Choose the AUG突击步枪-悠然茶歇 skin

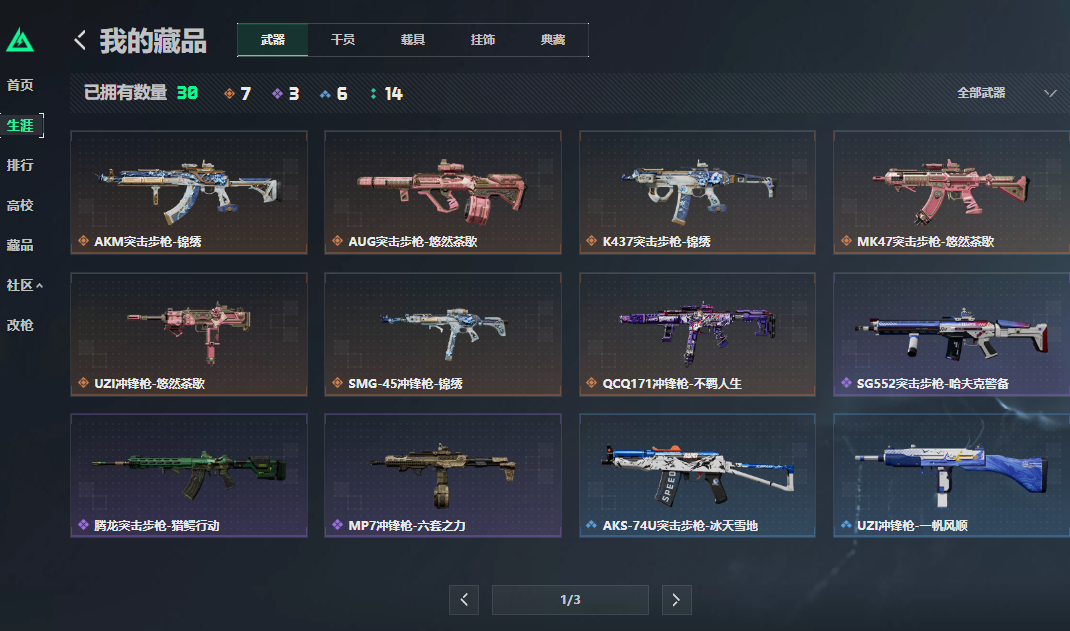pyautogui.click(x=443, y=192)
